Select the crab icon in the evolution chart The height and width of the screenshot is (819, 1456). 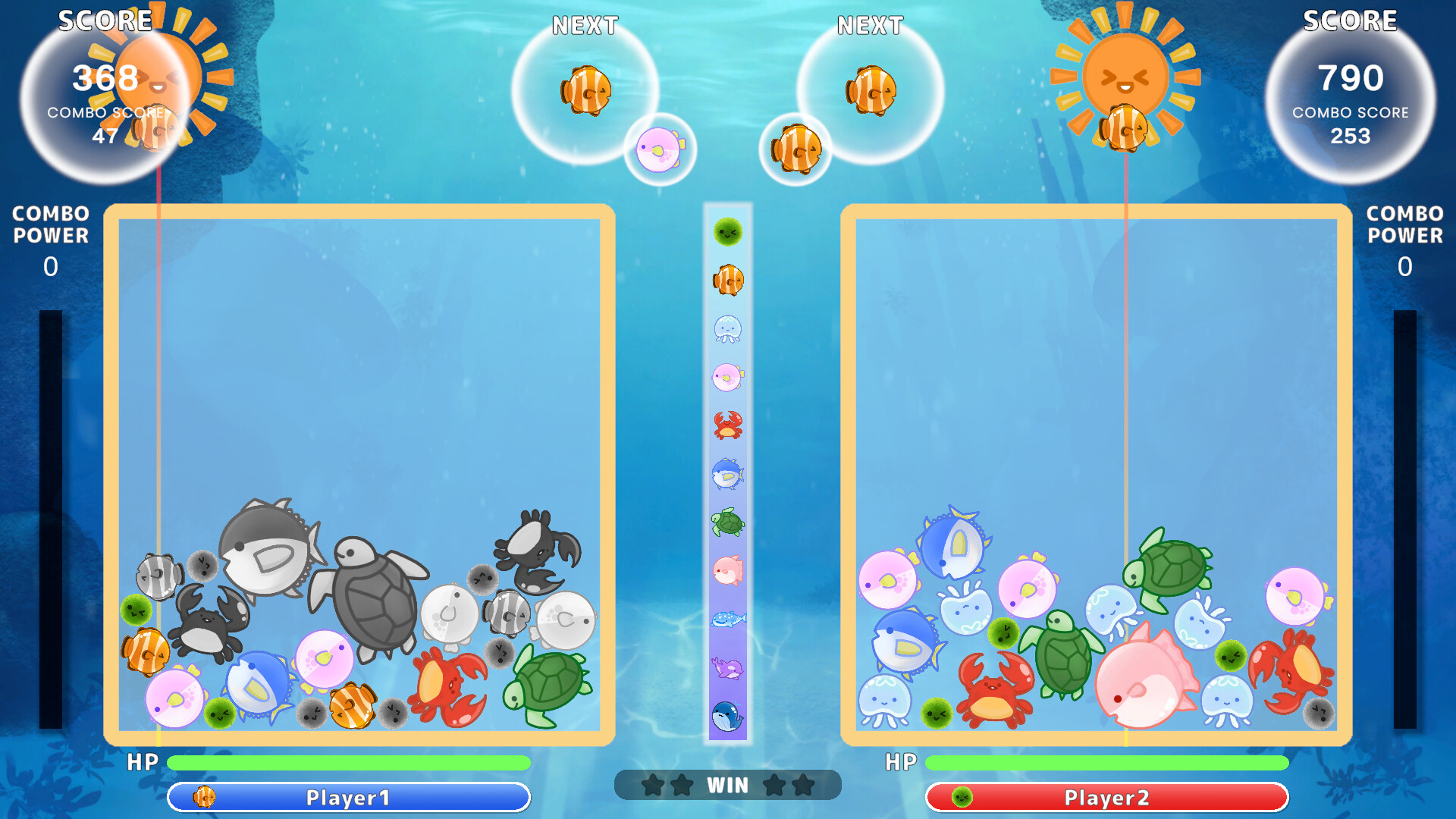[726, 425]
